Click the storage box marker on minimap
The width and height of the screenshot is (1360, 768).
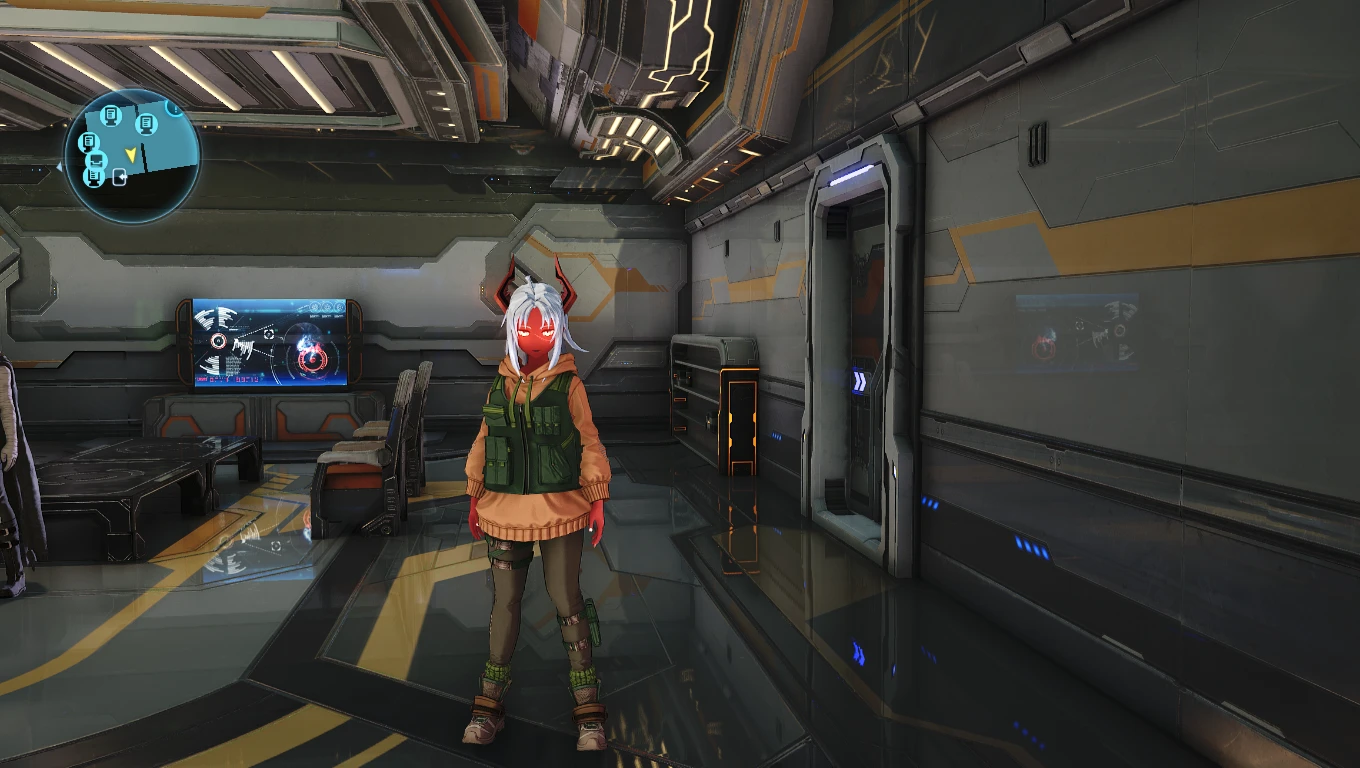[x=97, y=159]
